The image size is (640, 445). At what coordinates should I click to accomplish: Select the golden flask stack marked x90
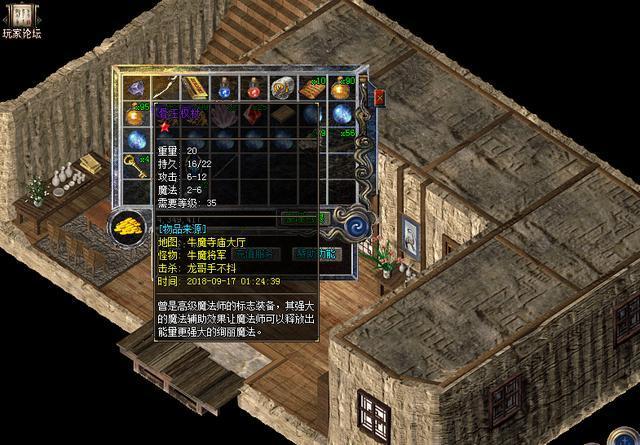(342, 87)
